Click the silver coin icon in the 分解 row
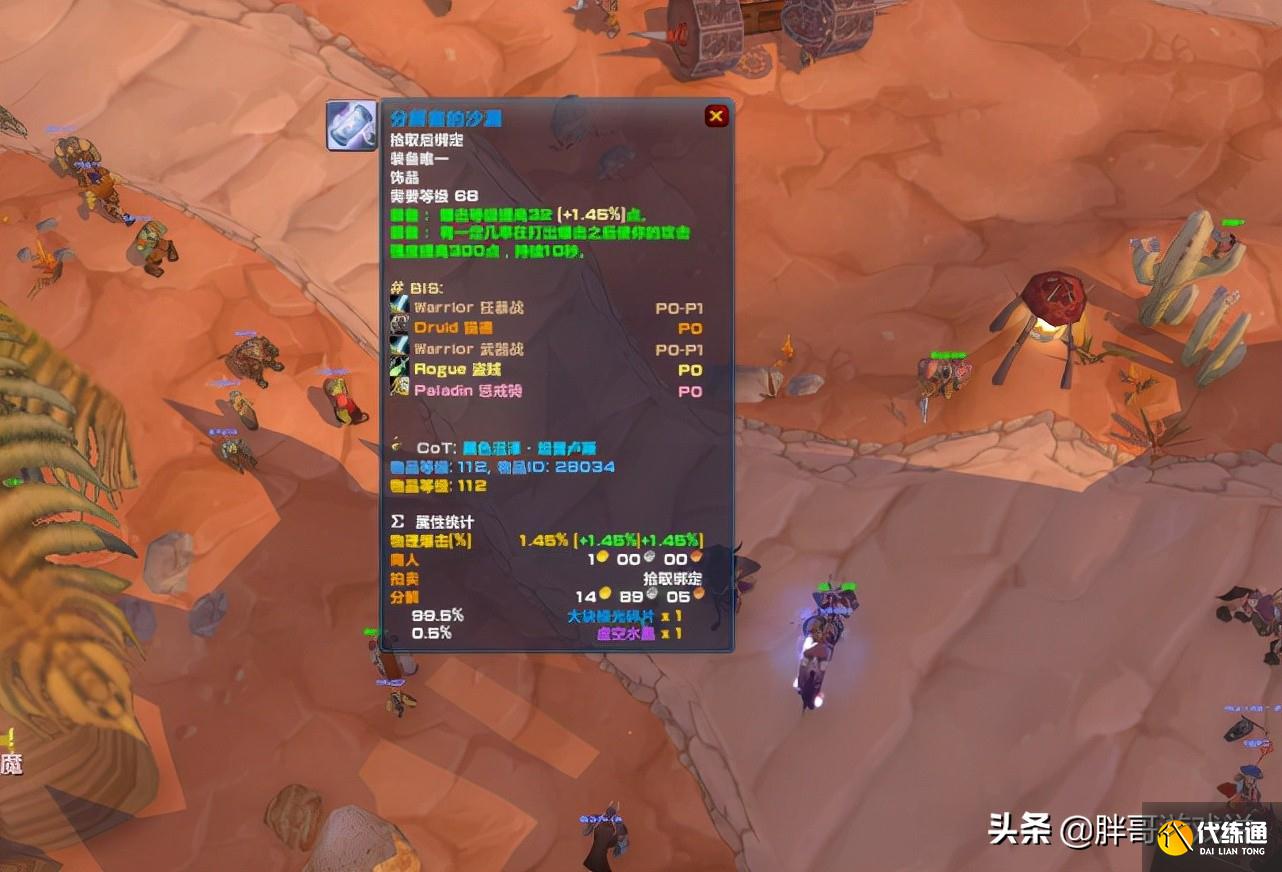The height and width of the screenshot is (872, 1282). 652,594
